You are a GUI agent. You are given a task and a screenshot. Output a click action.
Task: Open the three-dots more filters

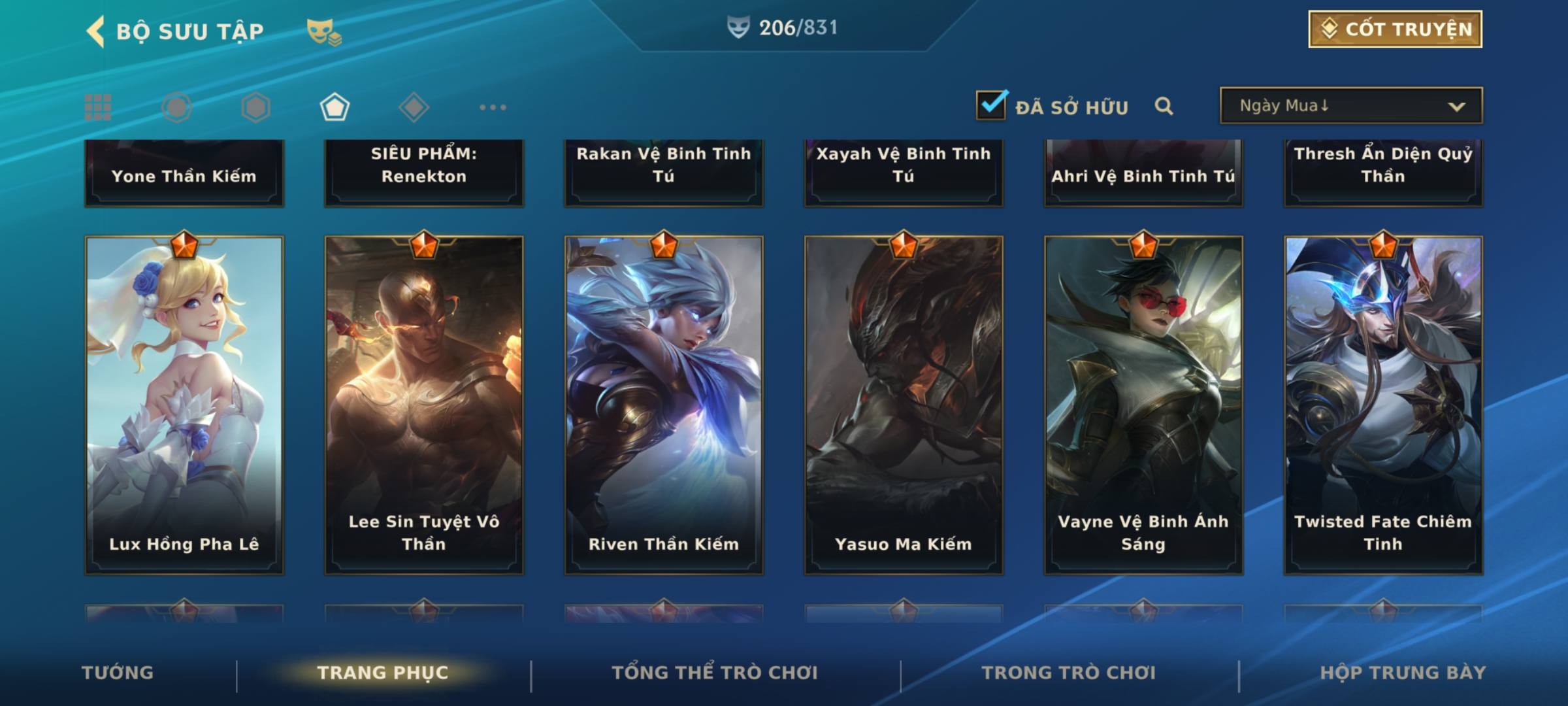[x=493, y=107]
